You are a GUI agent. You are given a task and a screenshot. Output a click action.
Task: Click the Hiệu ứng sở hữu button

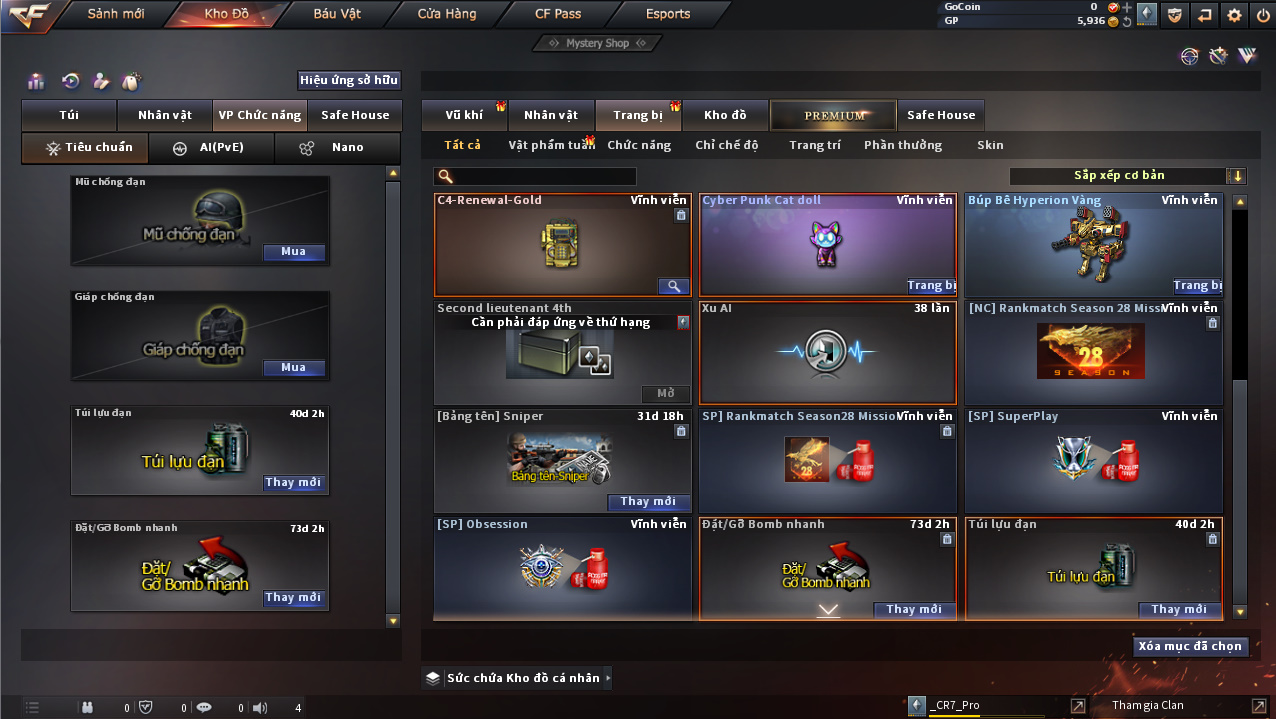[349, 80]
